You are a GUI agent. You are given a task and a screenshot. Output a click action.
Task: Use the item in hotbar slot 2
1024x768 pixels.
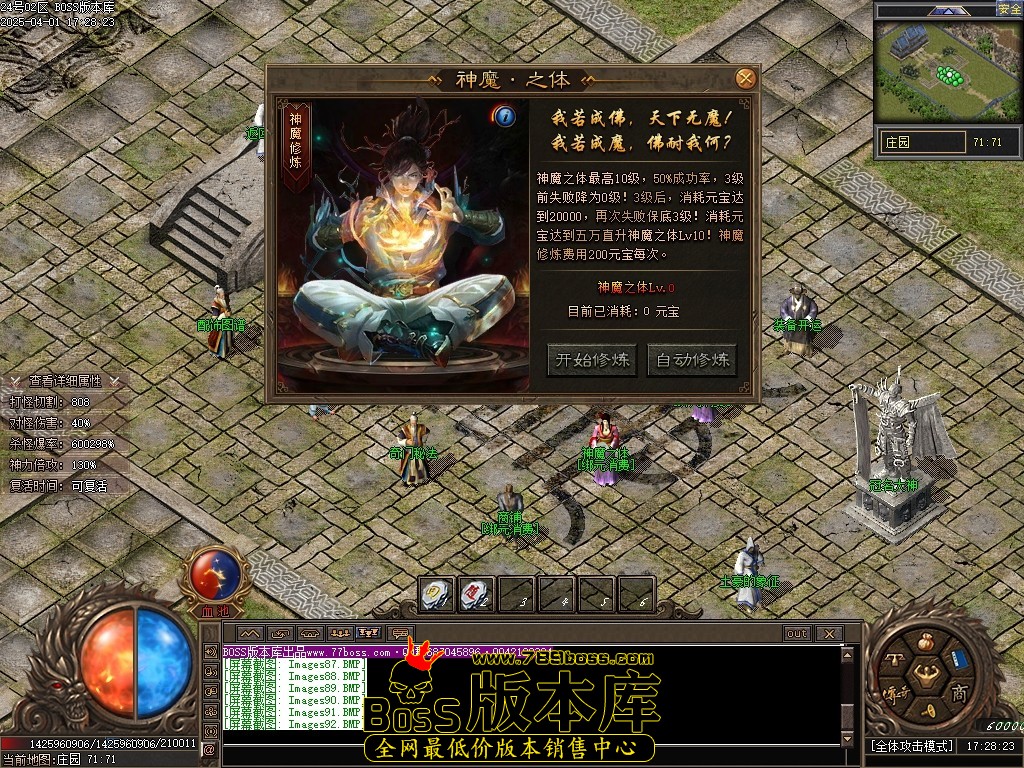[x=477, y=594]
